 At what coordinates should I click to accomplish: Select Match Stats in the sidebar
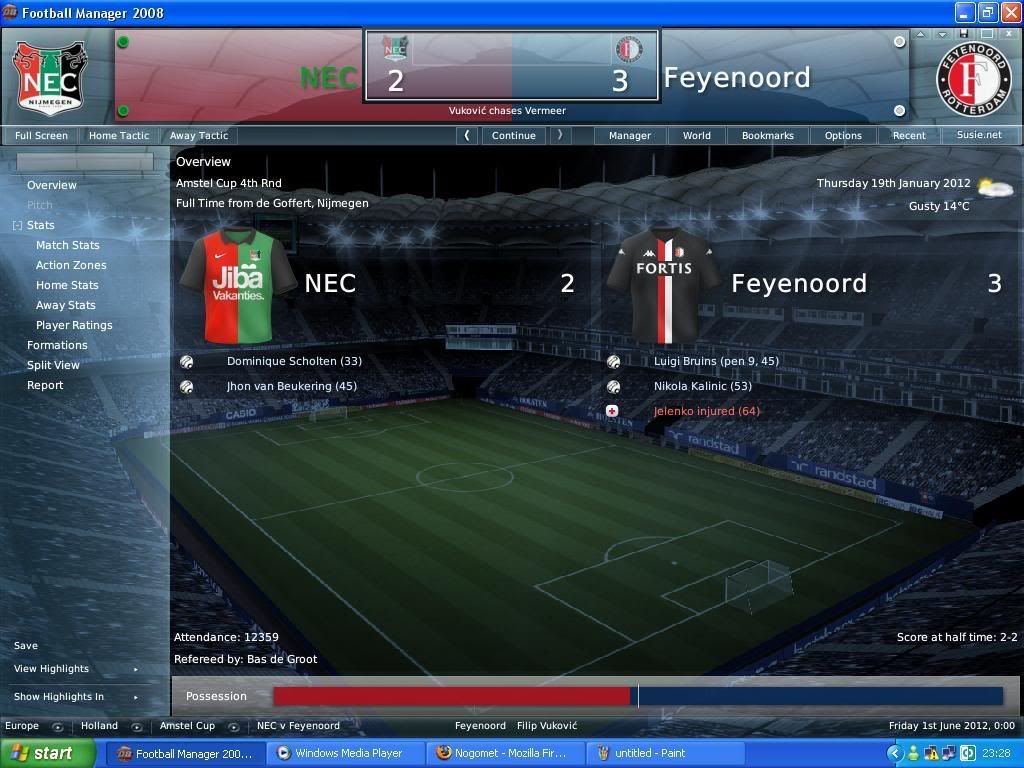(x=68, y=245)
